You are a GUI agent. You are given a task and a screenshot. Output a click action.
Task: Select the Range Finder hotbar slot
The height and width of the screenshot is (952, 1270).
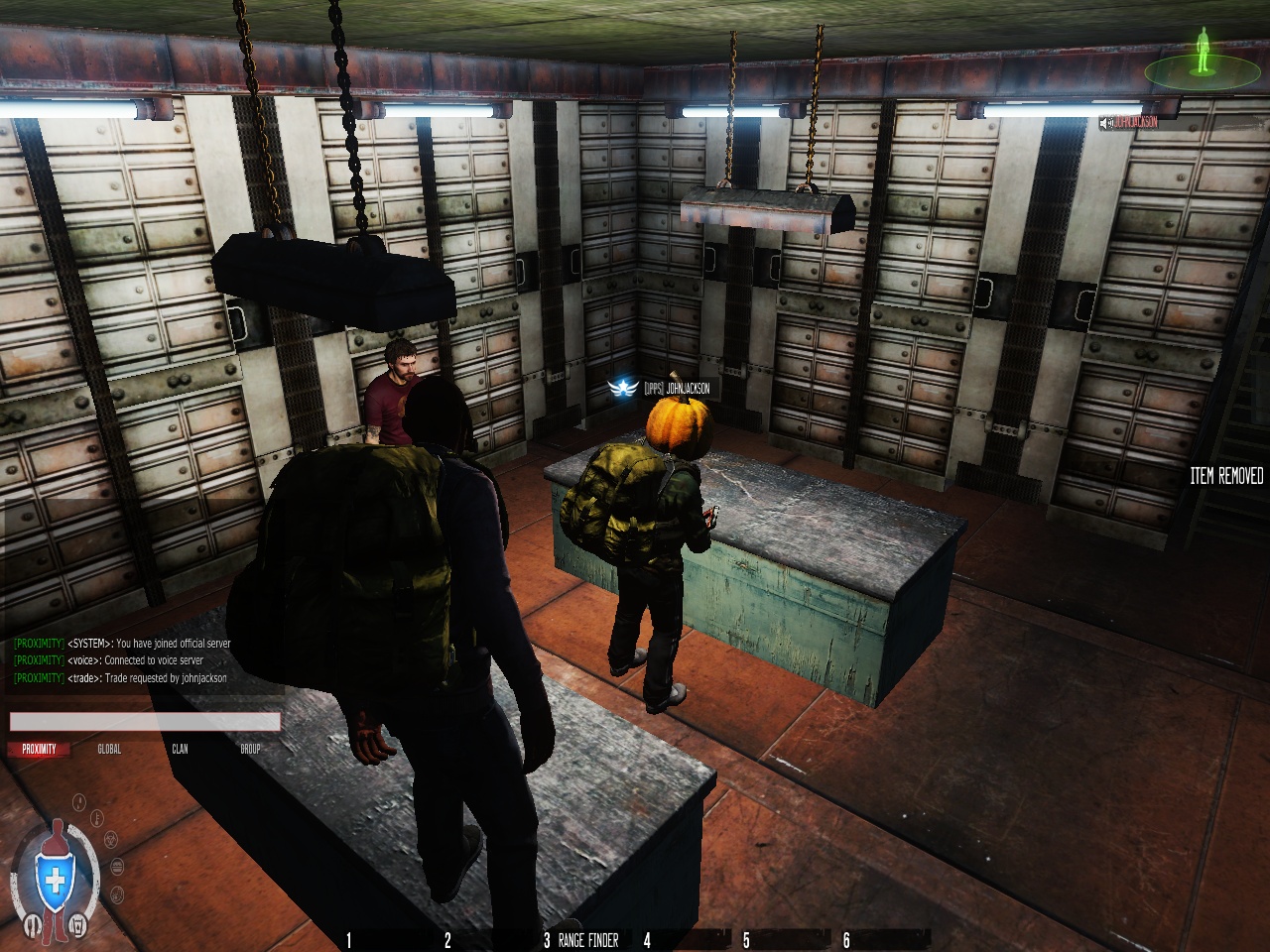[x=587, y=940]
